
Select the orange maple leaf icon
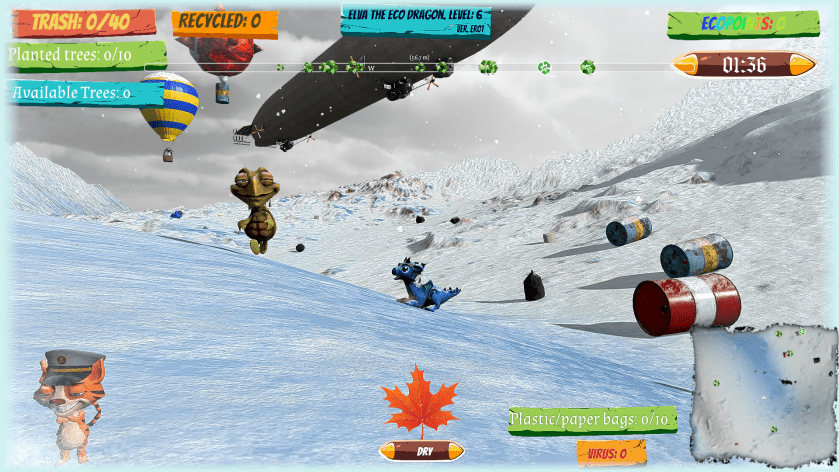coord(420,401)
